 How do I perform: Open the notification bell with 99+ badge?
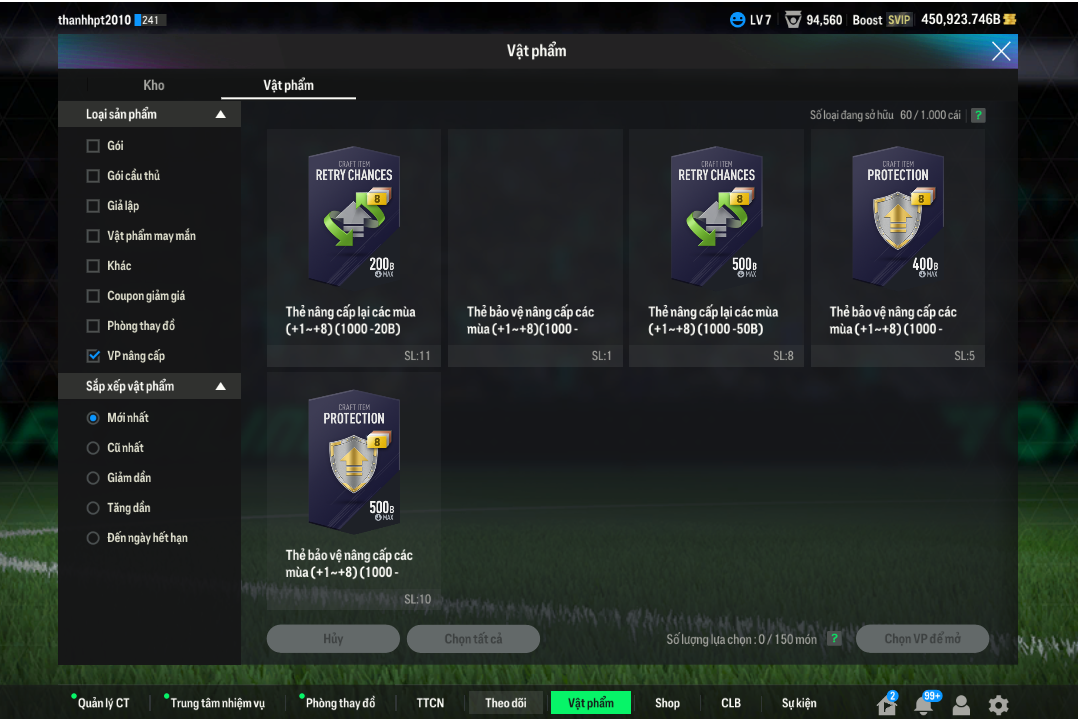coord(924,704)
